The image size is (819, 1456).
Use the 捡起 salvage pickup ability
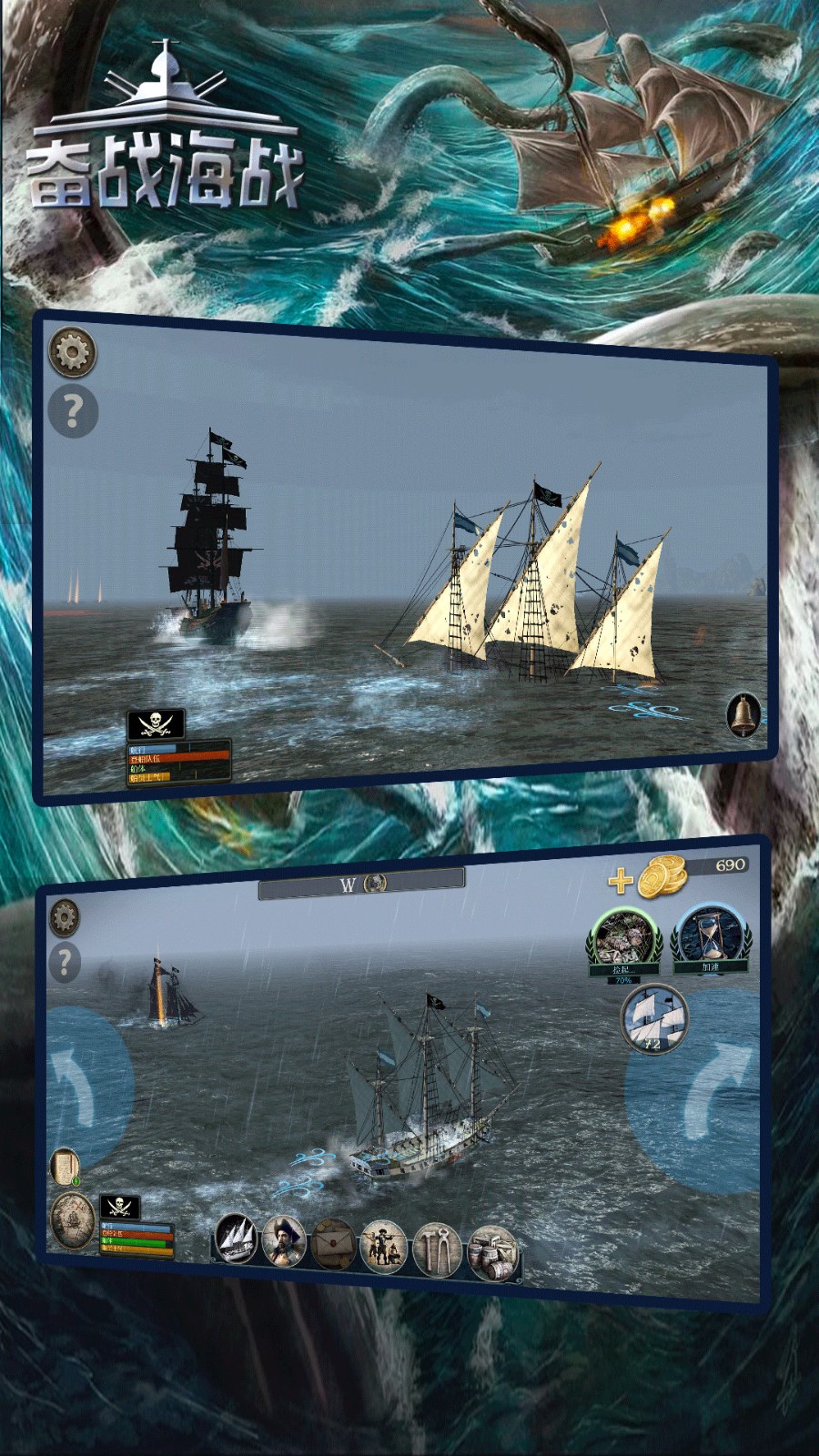622,941
